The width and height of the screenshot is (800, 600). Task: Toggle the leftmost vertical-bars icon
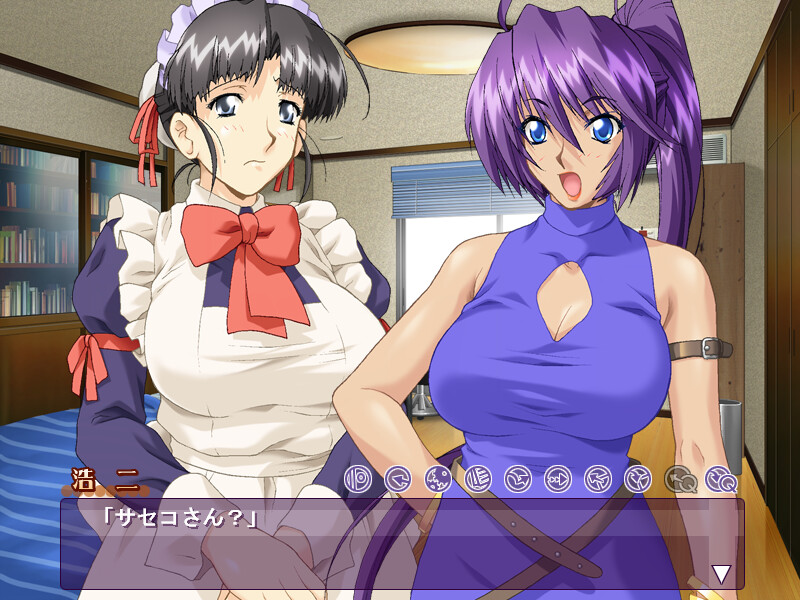tap(359, 479)
